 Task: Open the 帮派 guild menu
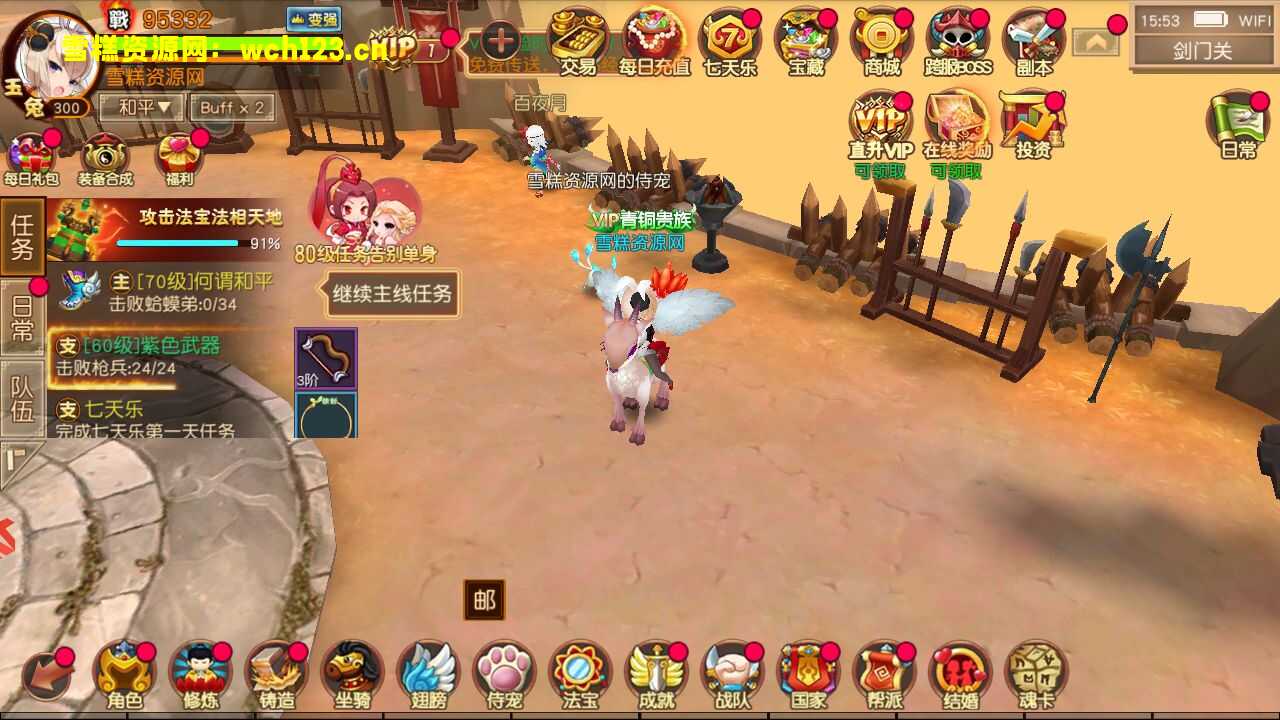(884, 674)
